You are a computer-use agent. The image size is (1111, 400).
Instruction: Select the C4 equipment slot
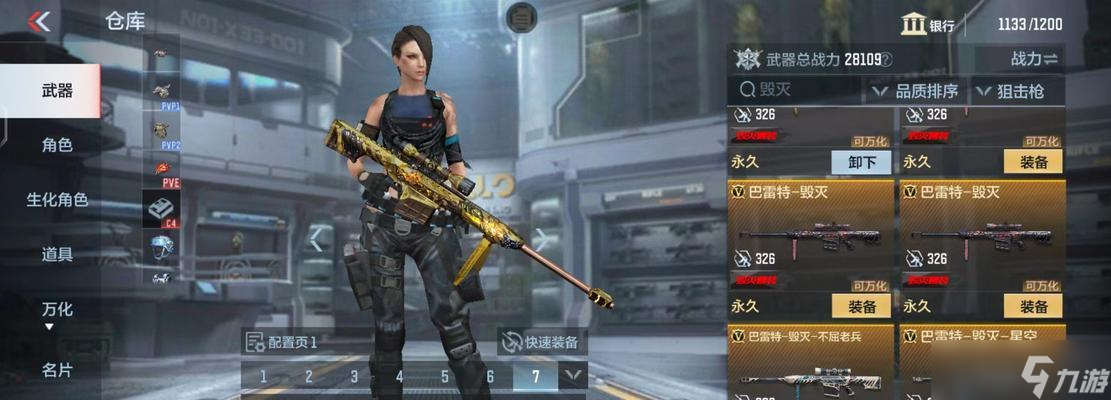click(x=161, y=211)
